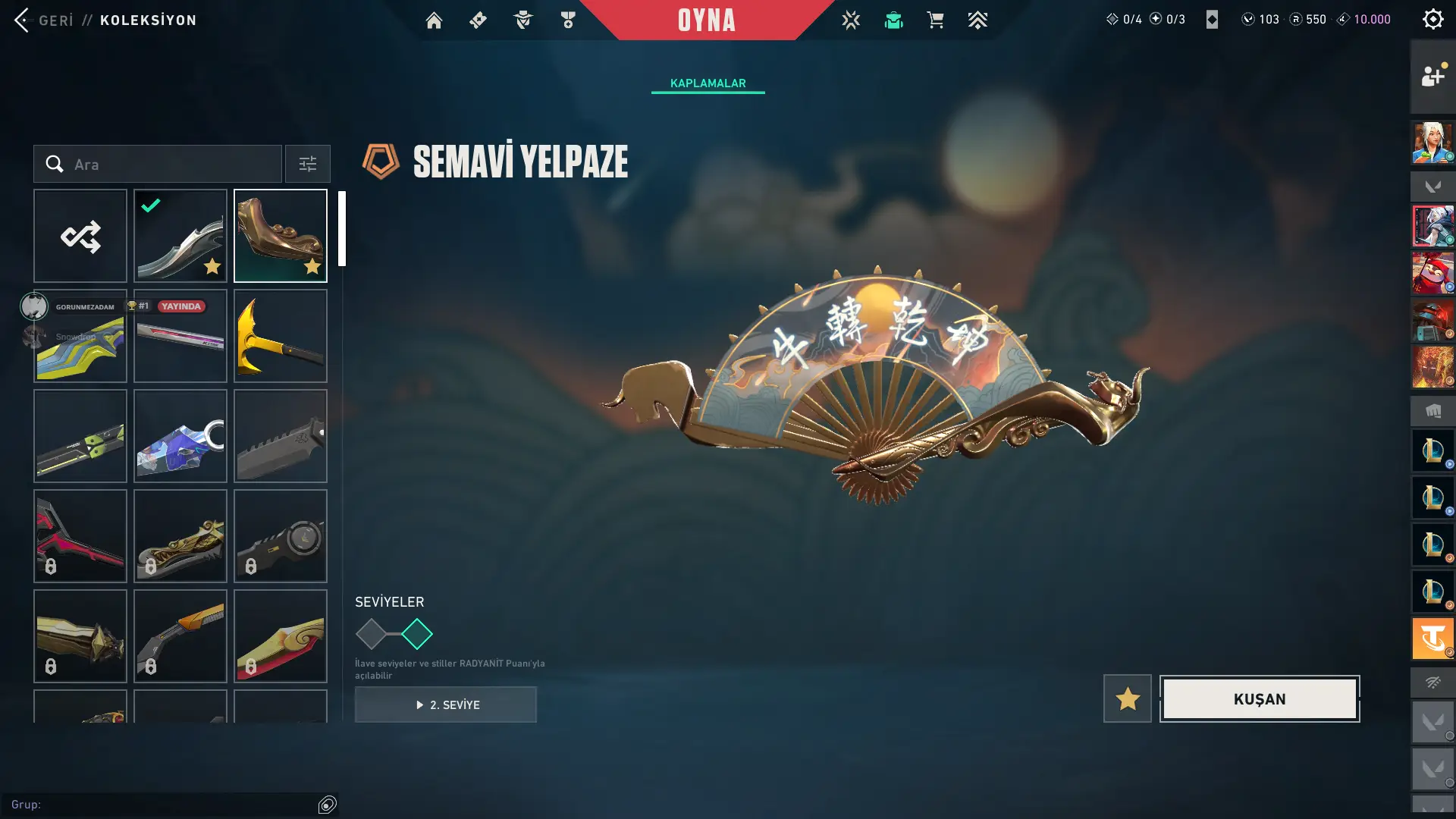1456x819 pixels.
Task: Open the skin filter options button
Action: [x=307, y=165]
